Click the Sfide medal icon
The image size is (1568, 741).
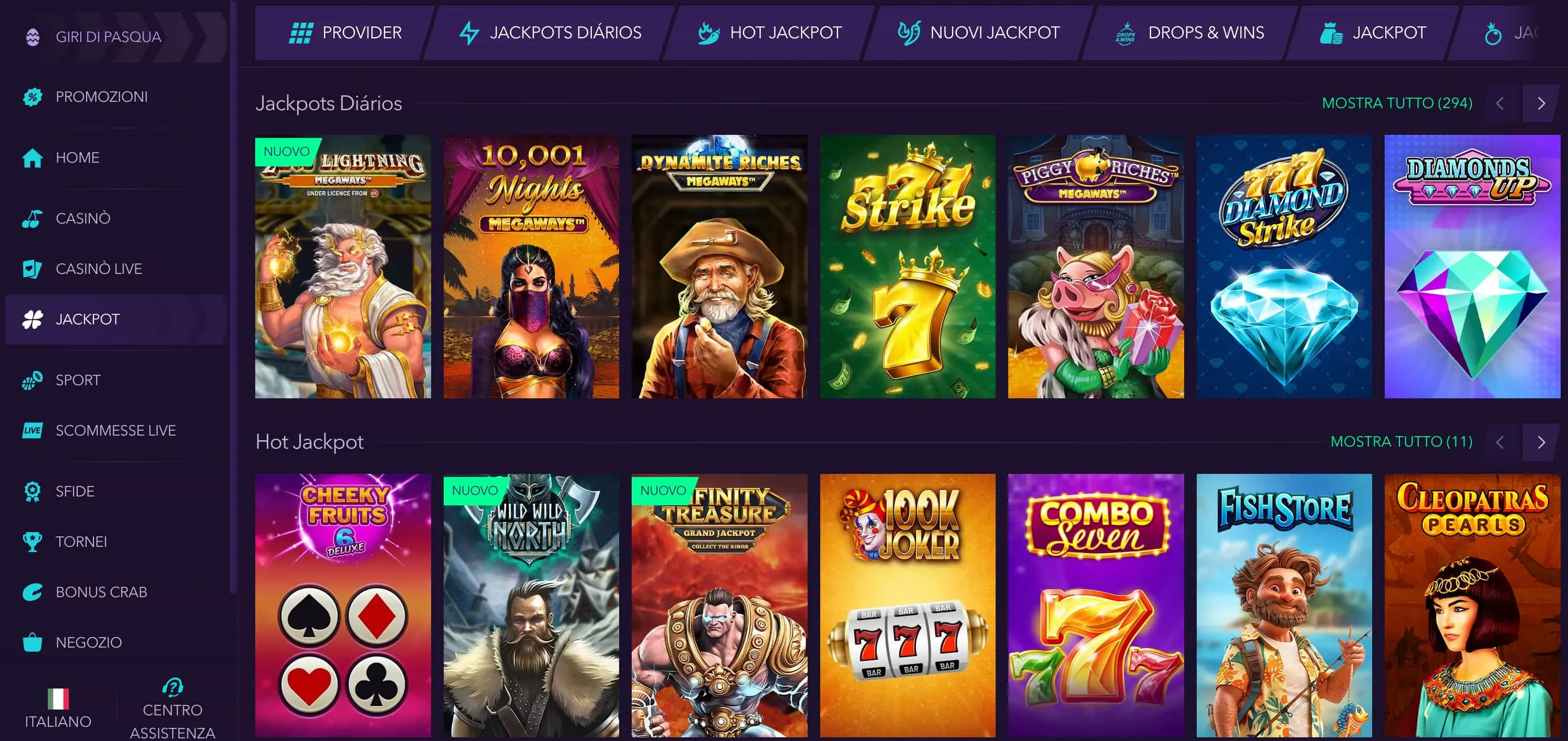tap(33, 491)
